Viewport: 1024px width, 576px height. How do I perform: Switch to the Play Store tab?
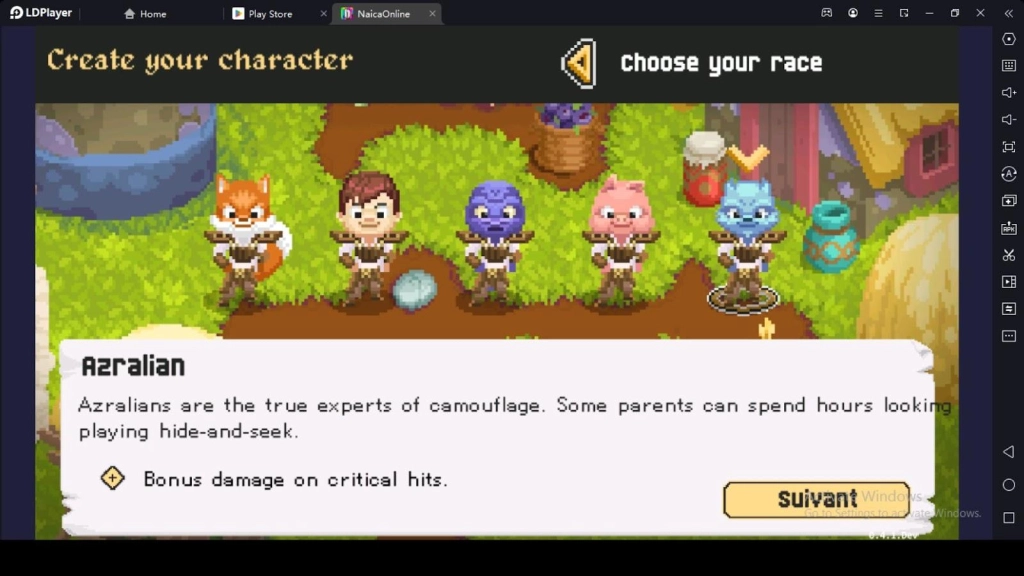click(x=269, y=14)
